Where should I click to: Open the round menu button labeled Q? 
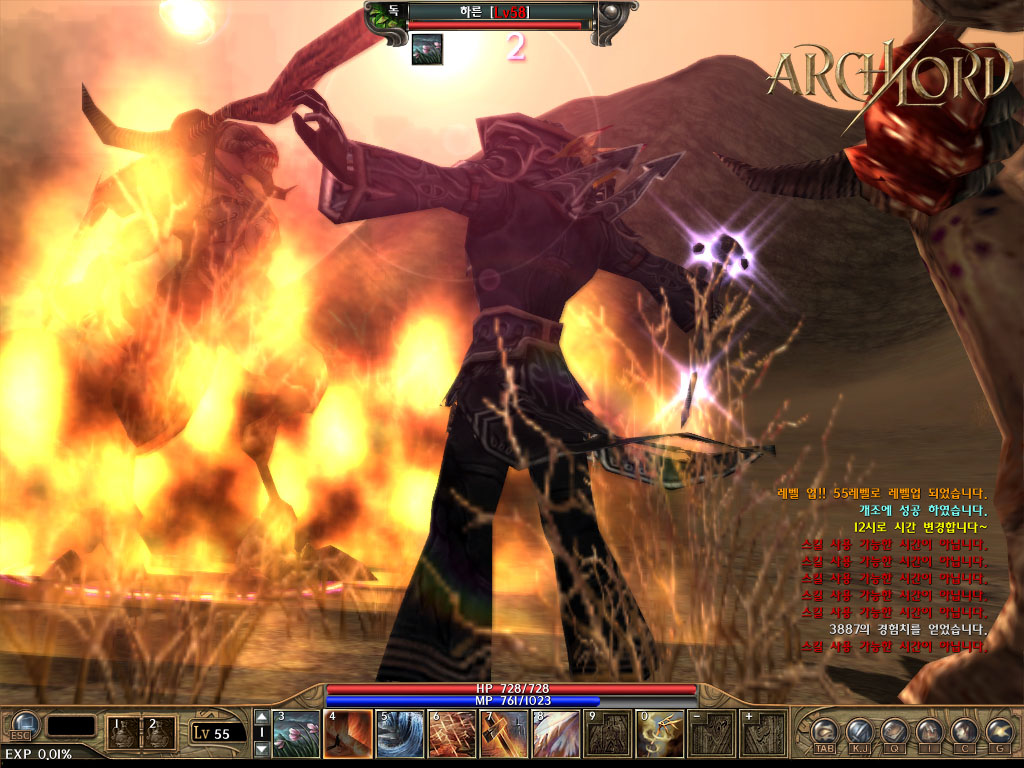(x=893, y=731)
